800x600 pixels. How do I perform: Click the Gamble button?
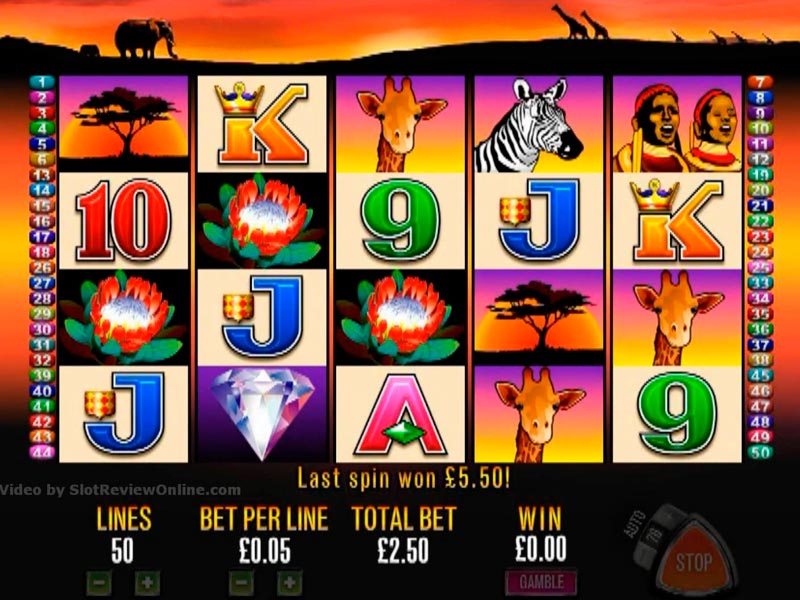pyautogui.click(x=541, y=581)
